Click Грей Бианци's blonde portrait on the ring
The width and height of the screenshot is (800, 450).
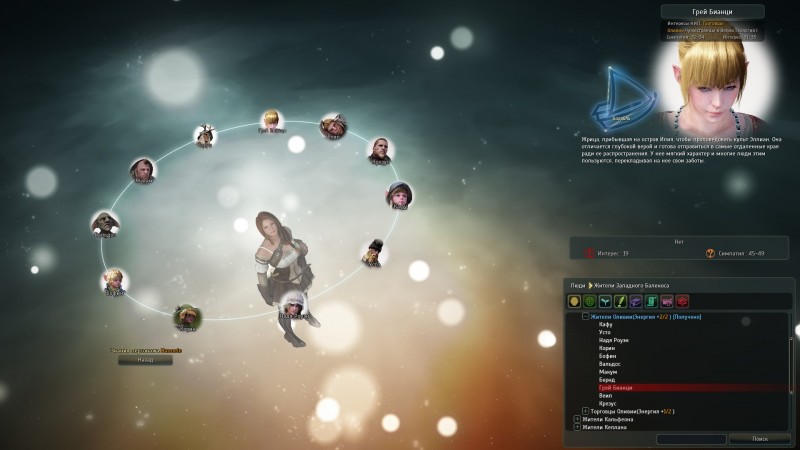(270, 120)
